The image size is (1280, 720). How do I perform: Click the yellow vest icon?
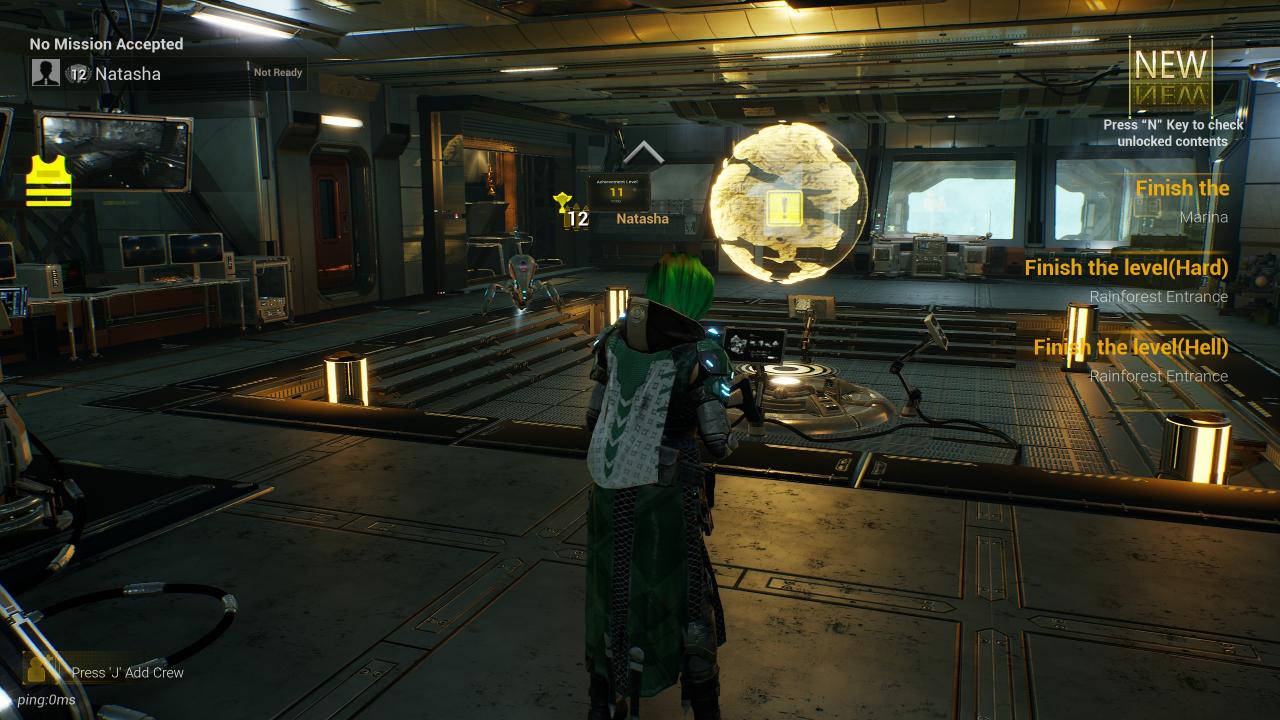tap(49, 181)
